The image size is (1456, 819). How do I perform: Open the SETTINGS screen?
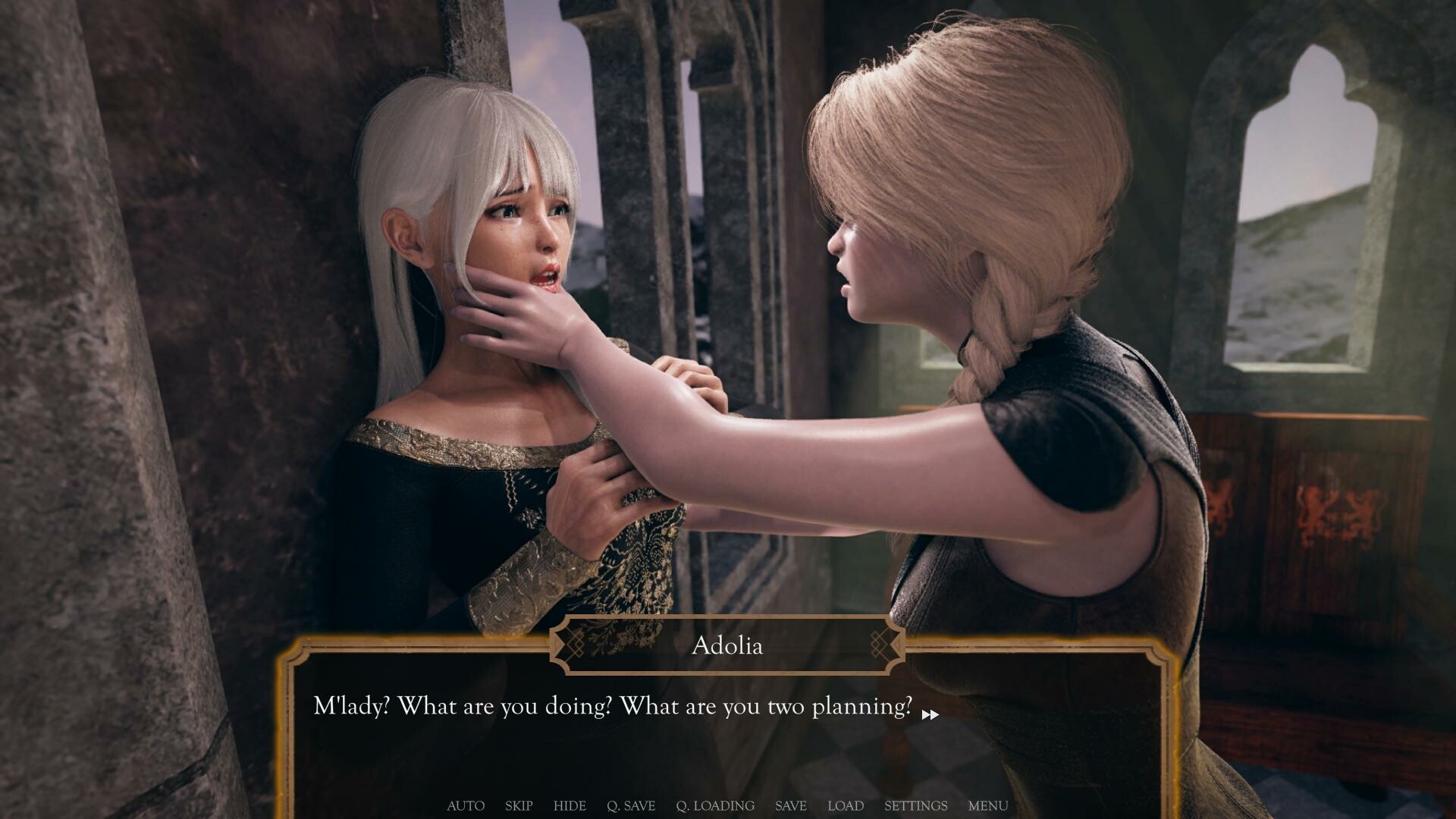(x=916, y=806)
